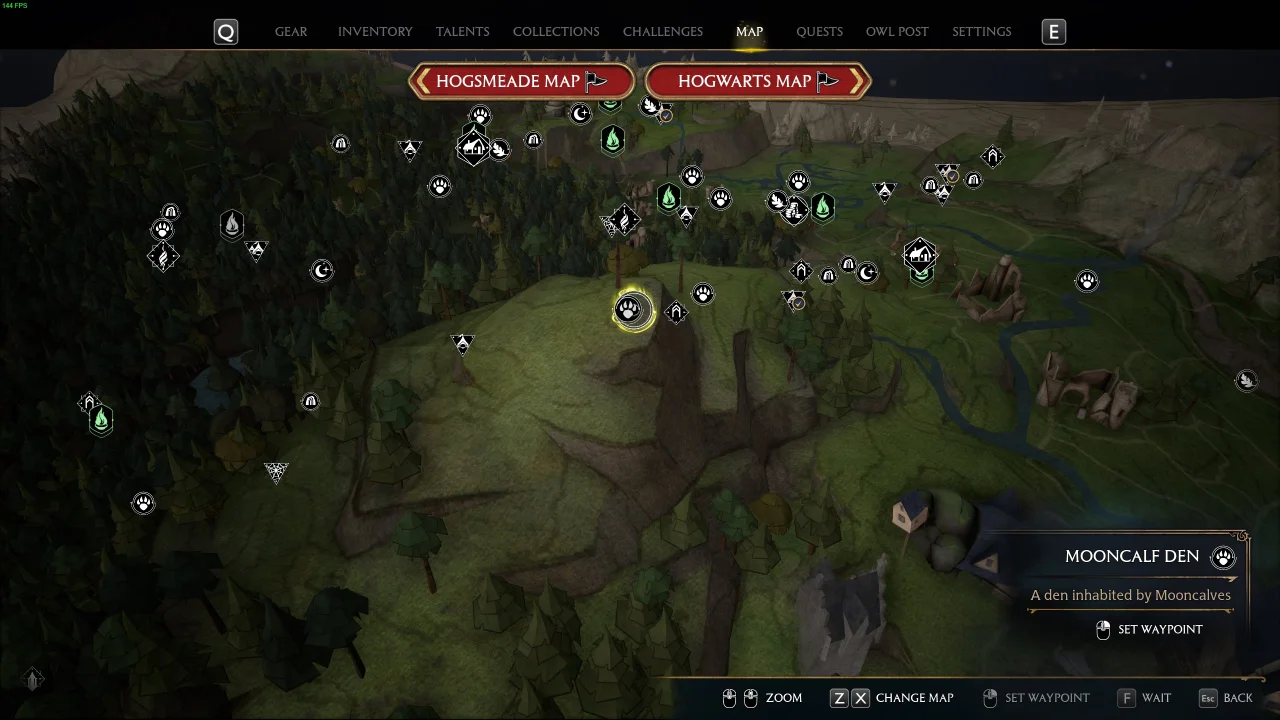Open the Quests tab
The image size is (1280, 720).
tap(819, 32)
